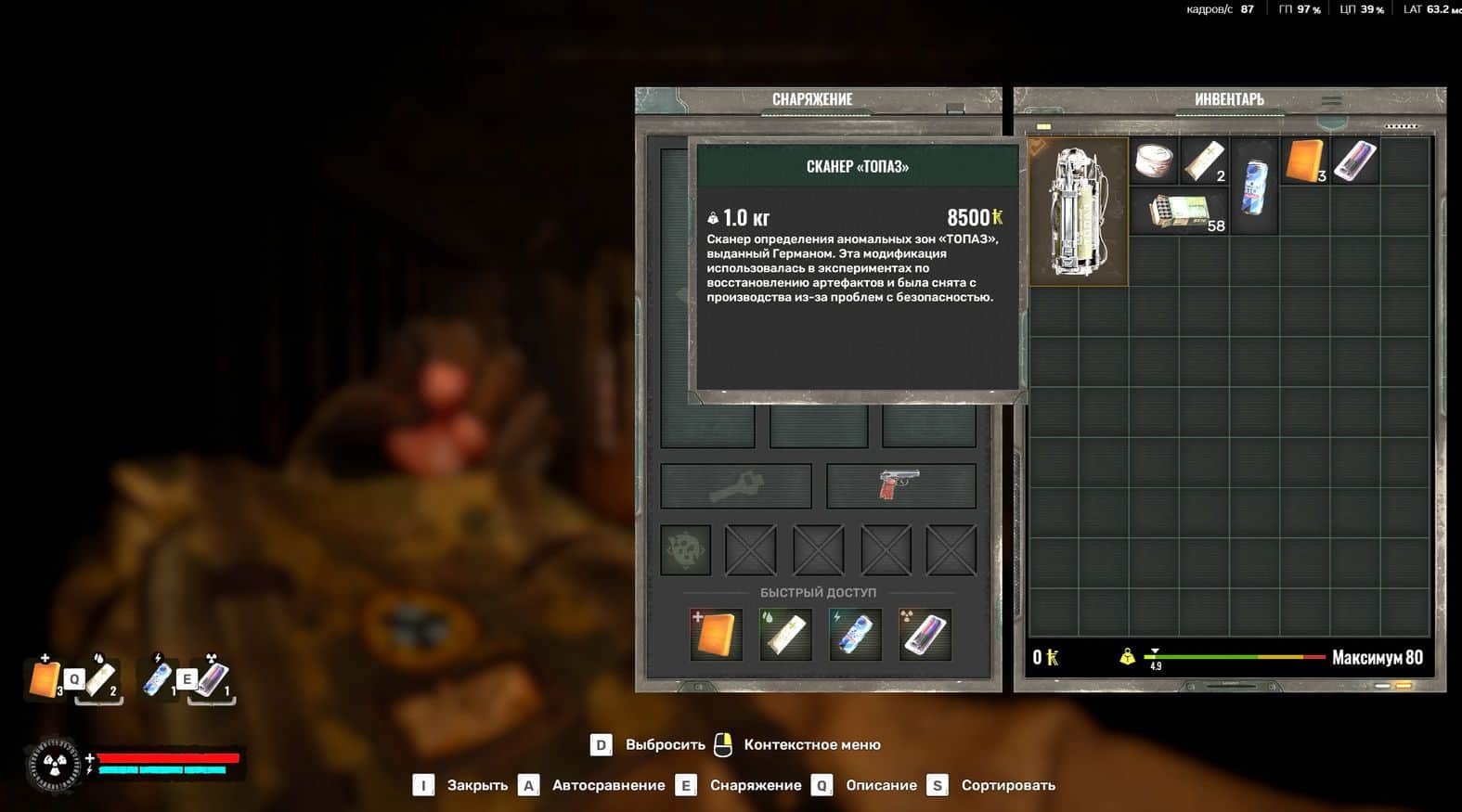Click the anti-radiation quick access slot
1462x812 pixels.
(x=925, y=635)
